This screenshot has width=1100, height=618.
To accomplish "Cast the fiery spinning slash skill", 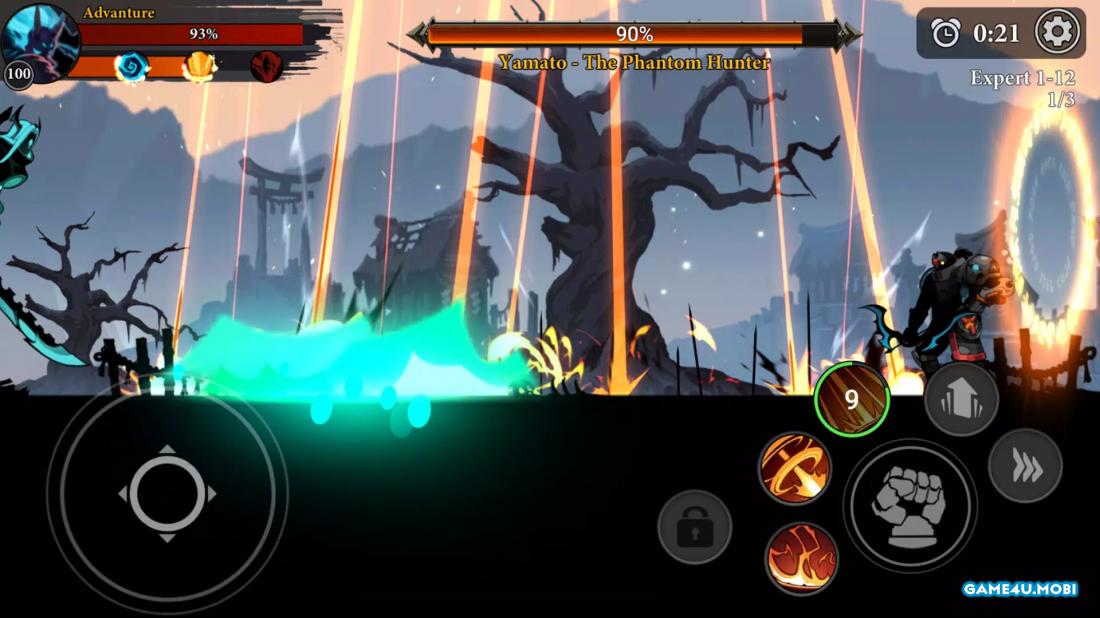I will tap(795, 467).
